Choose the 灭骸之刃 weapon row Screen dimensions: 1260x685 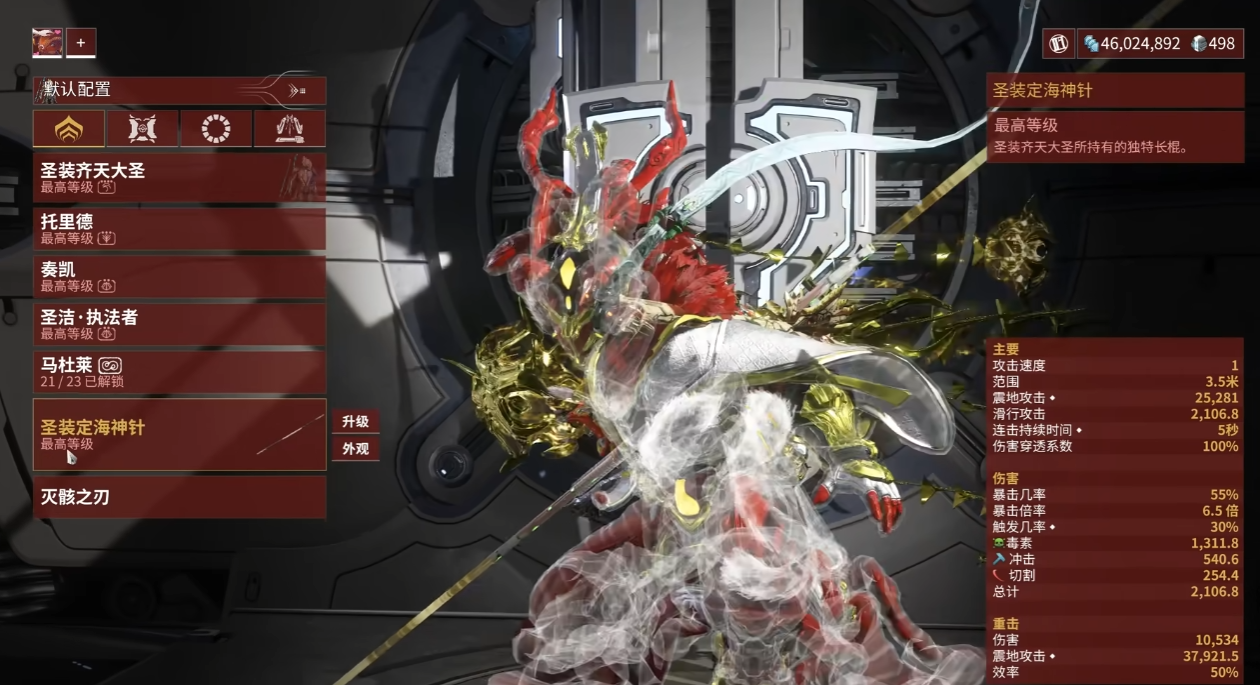click(x=179, y=497)
